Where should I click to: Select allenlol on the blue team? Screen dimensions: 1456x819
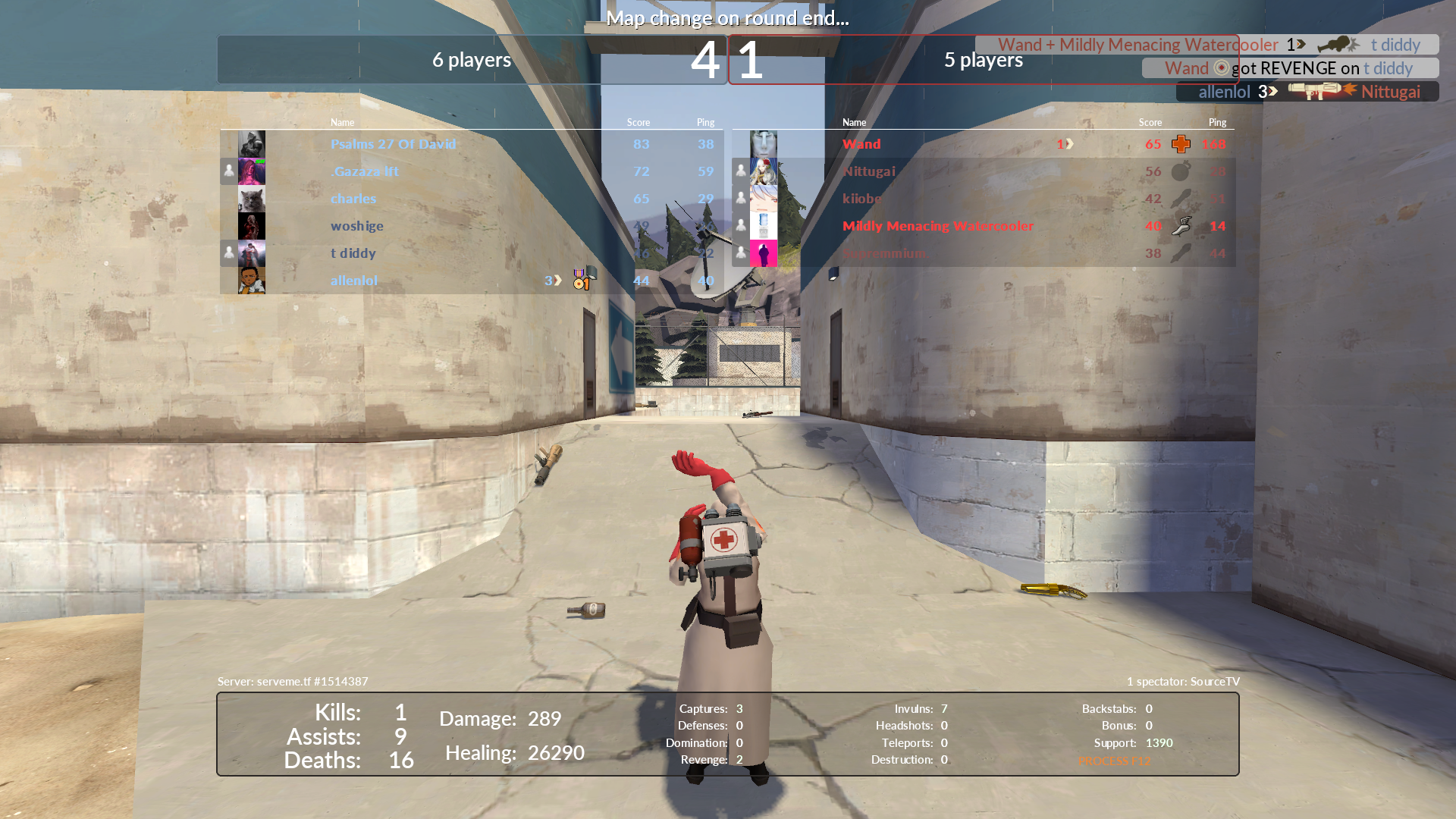pyautogui.click(x=354, y=281)
